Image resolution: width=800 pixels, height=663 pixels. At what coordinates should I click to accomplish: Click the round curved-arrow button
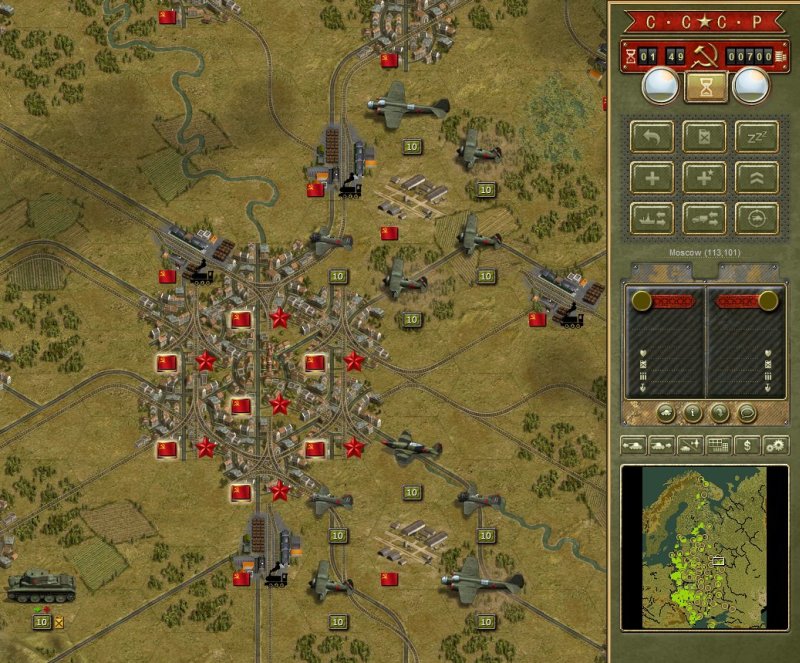[x=718, y=411]
